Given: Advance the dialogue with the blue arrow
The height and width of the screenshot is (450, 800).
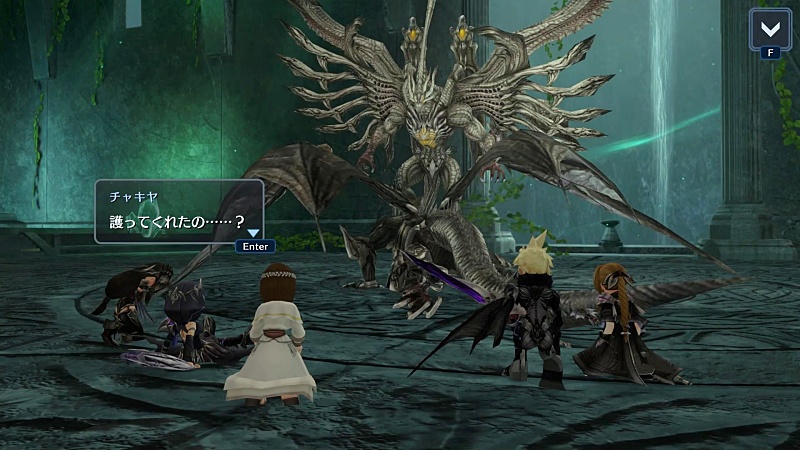Looking at the screenshot, I should tap(253, 233).
